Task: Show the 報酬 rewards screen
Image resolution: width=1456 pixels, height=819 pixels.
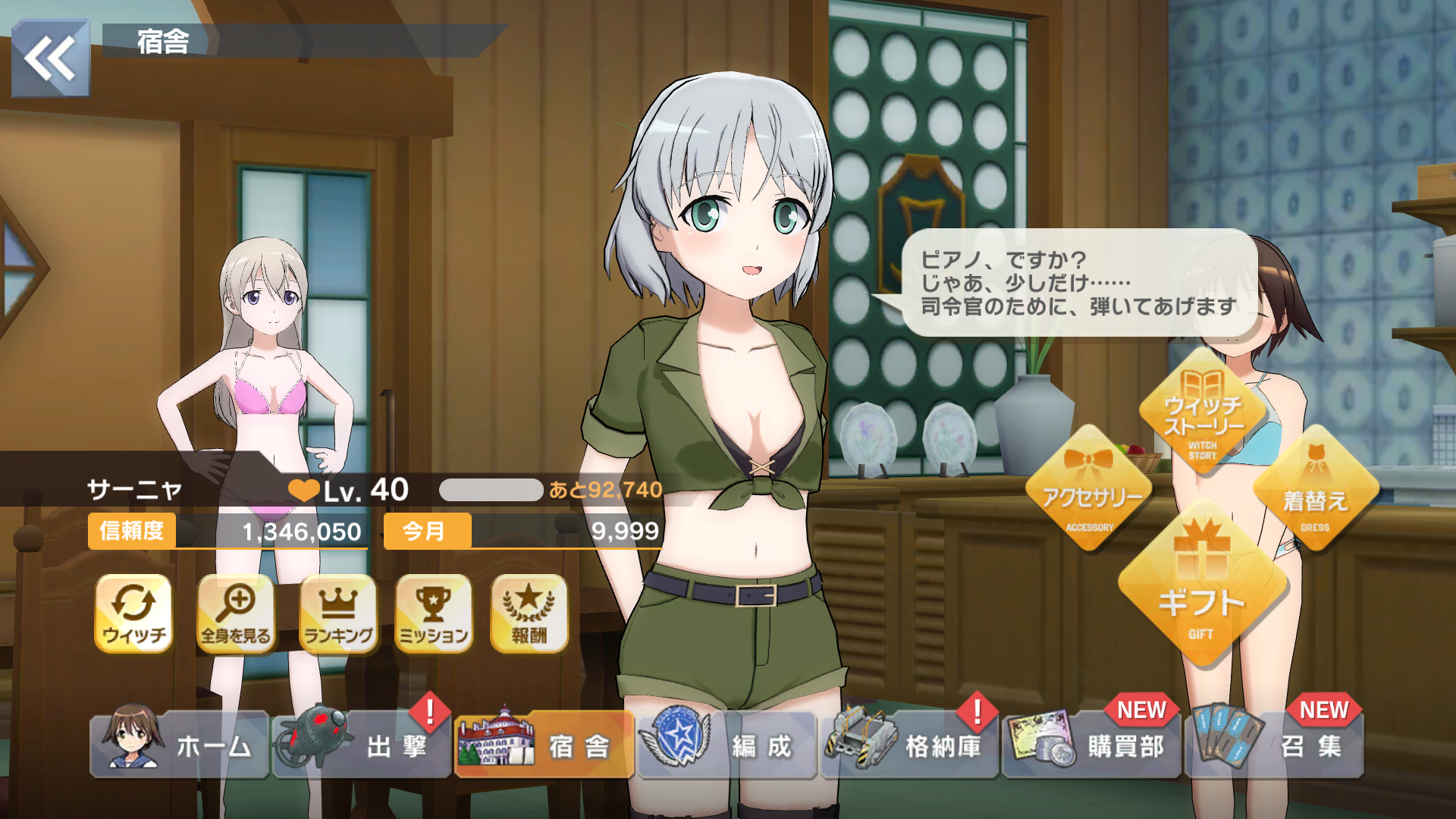Action: 529,613
